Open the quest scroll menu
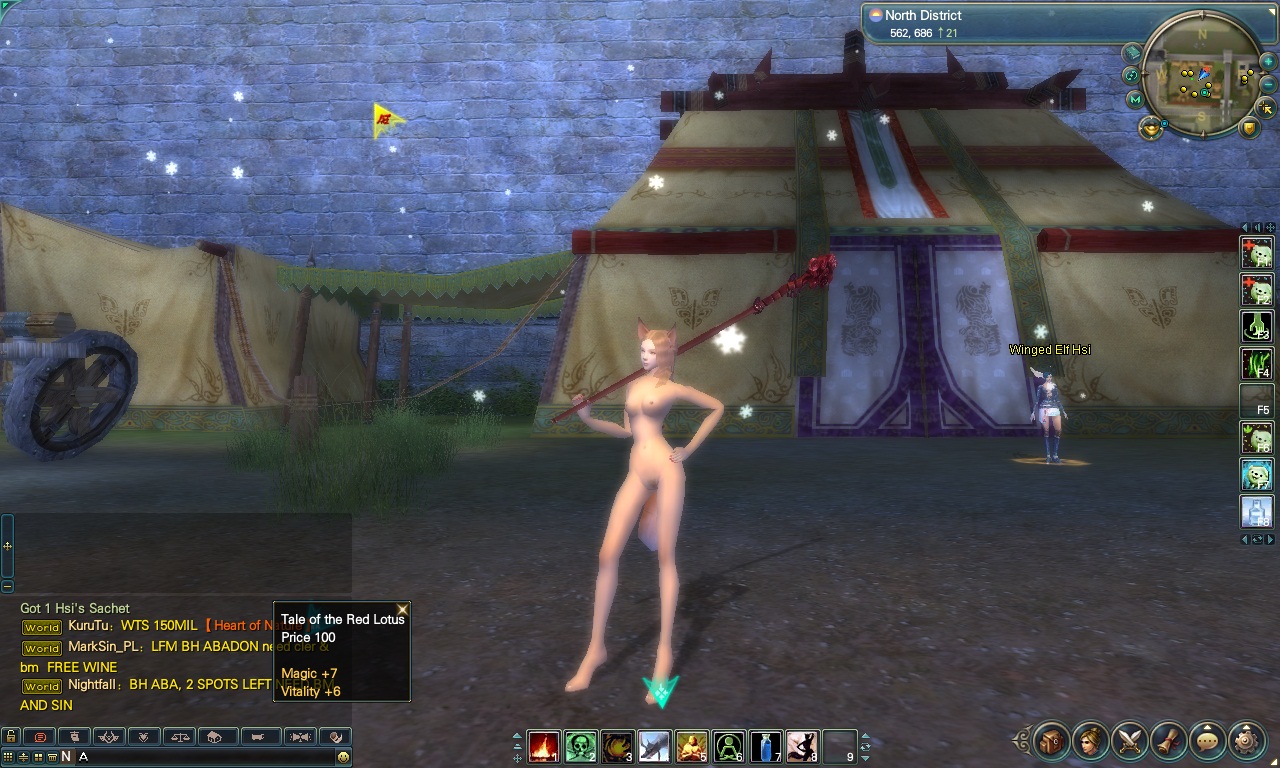The height and width of the screenshot is (768, 1280). coord(1170,741)
